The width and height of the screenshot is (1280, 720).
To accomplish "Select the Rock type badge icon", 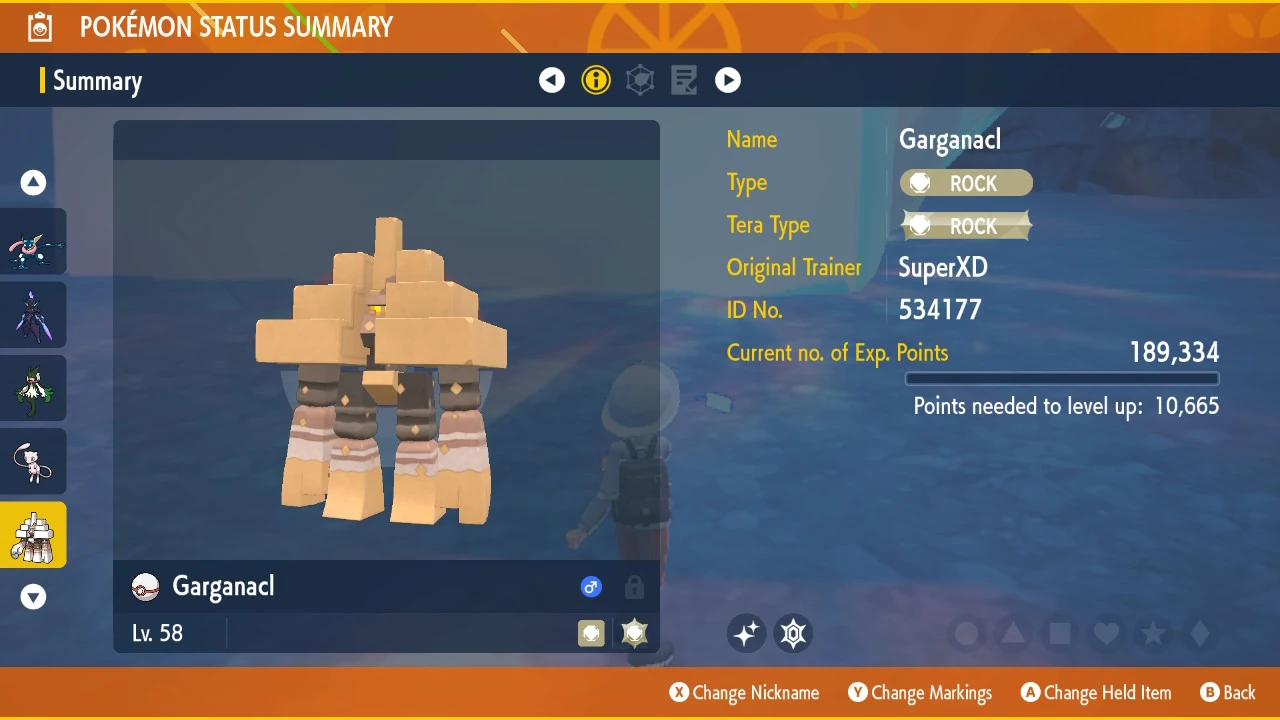I will pos(965,183).
